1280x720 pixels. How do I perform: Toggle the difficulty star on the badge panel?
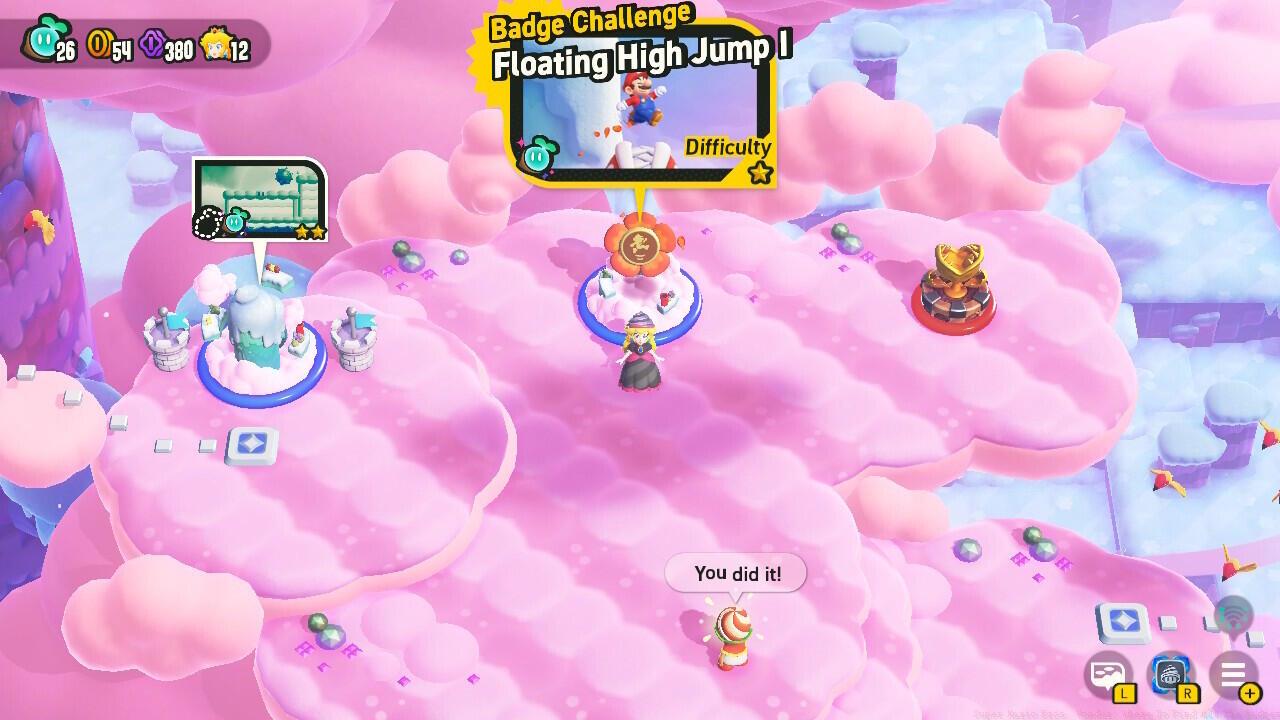(760, 171)
